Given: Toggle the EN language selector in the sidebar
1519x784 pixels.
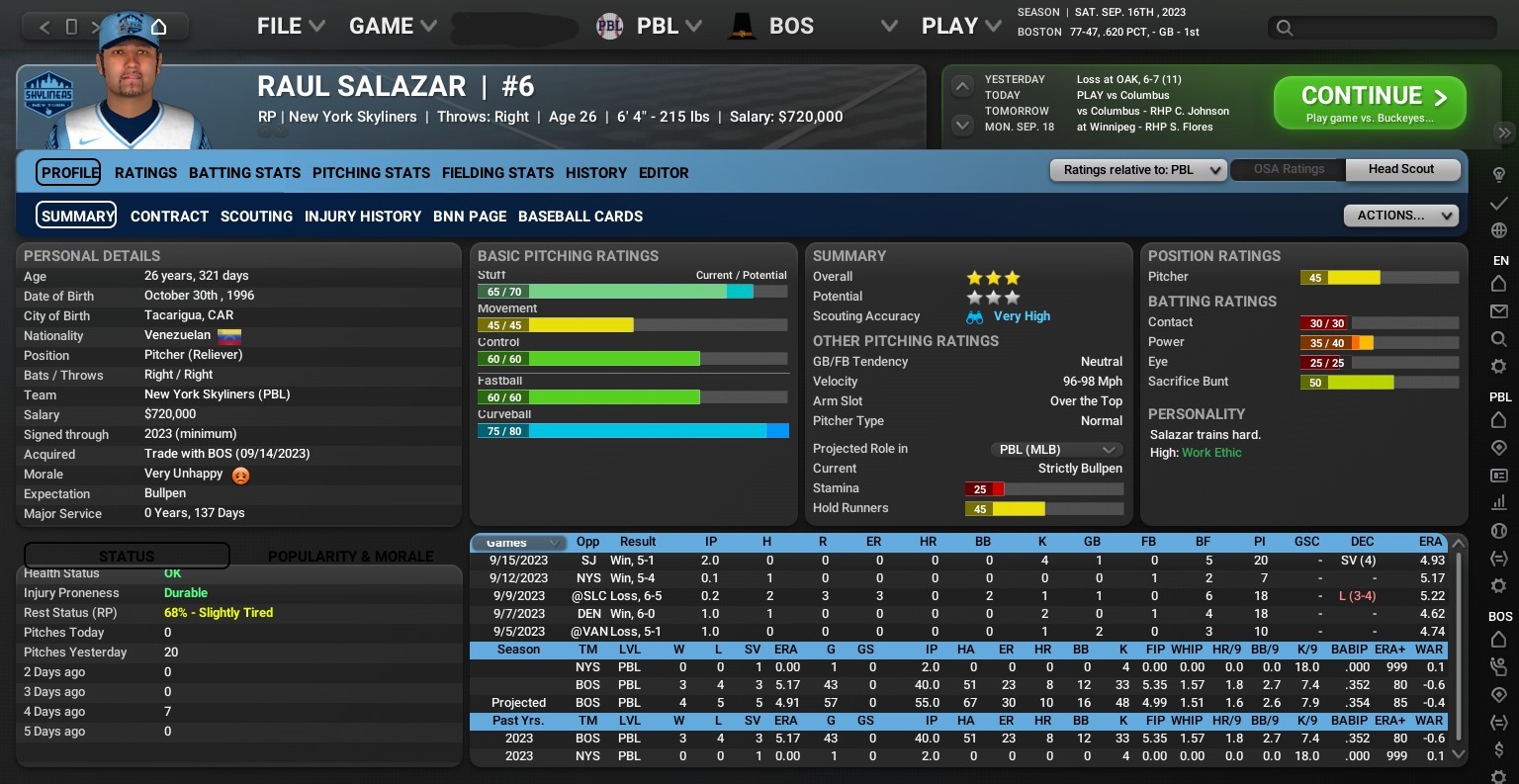Looking at the screenshot, I should pyautogui.click(x=1500, y=260).
